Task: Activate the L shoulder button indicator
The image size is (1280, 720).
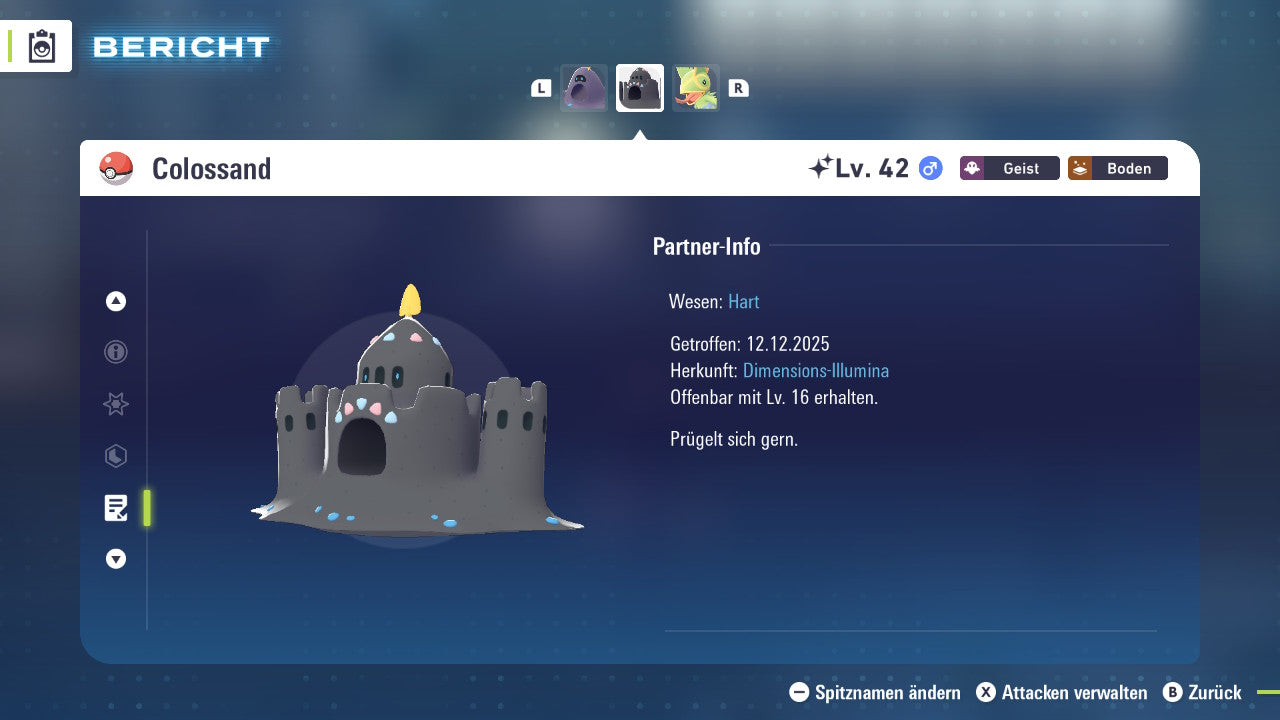Action: (541, 88)
